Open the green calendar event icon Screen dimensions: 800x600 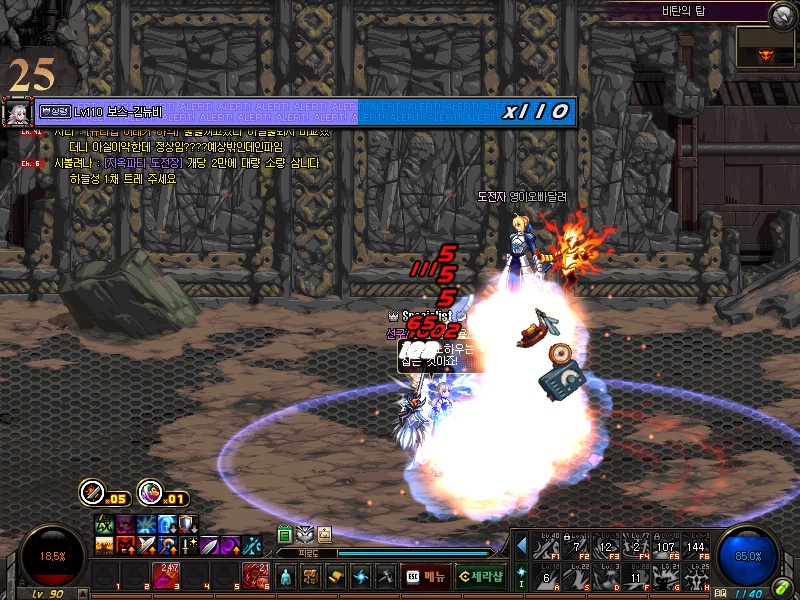(284, 534)
